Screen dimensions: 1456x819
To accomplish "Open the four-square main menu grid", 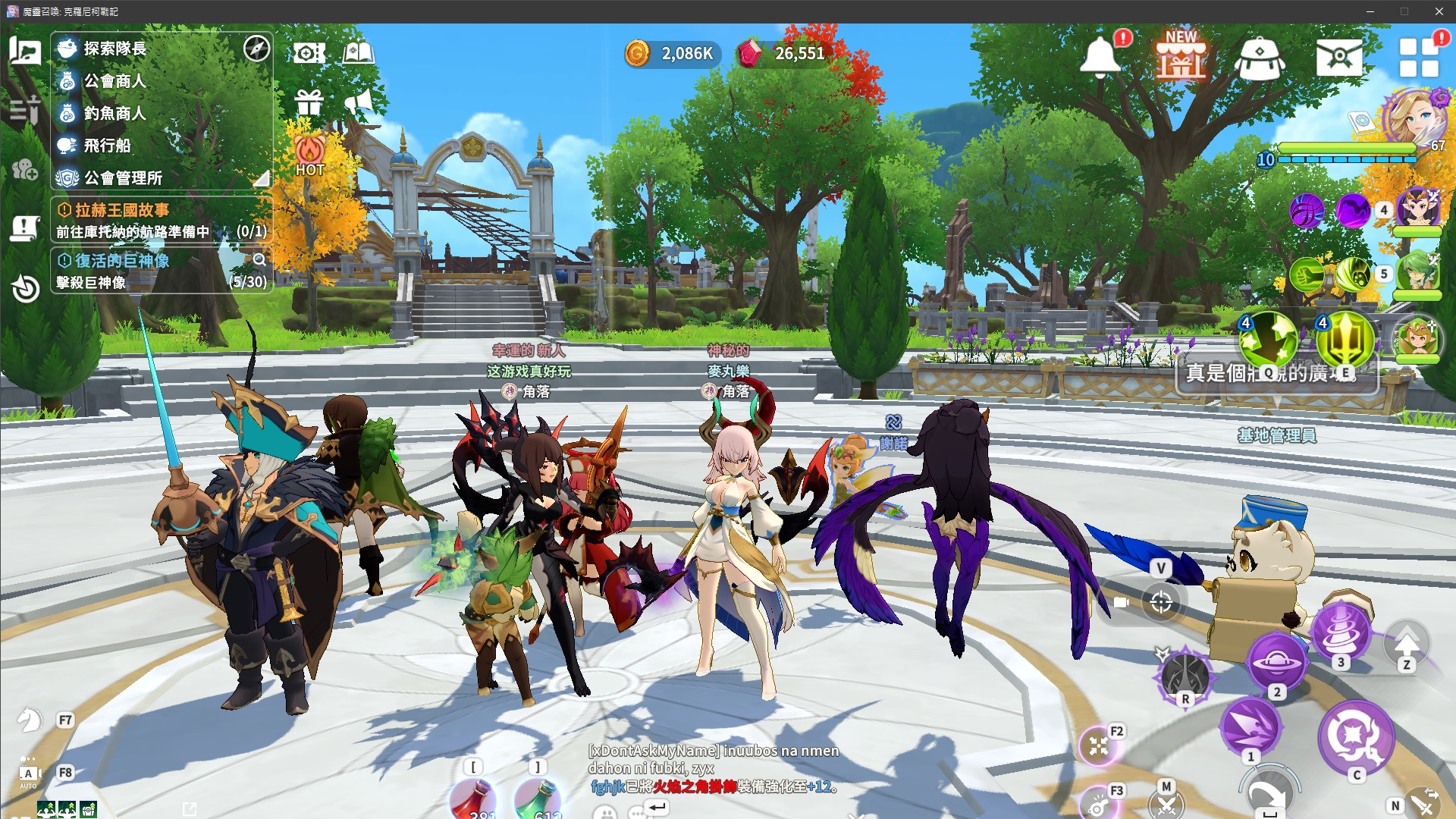I will click(x=1419, y=58).
